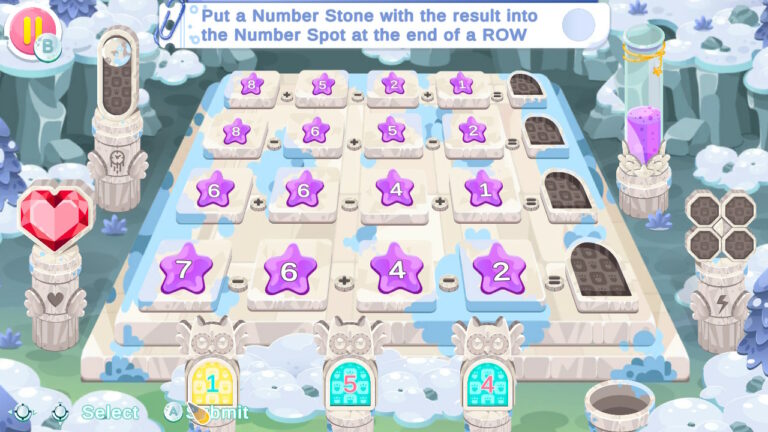Select the teal Number Stone 5
768x432 pixels.
[349, 382]
